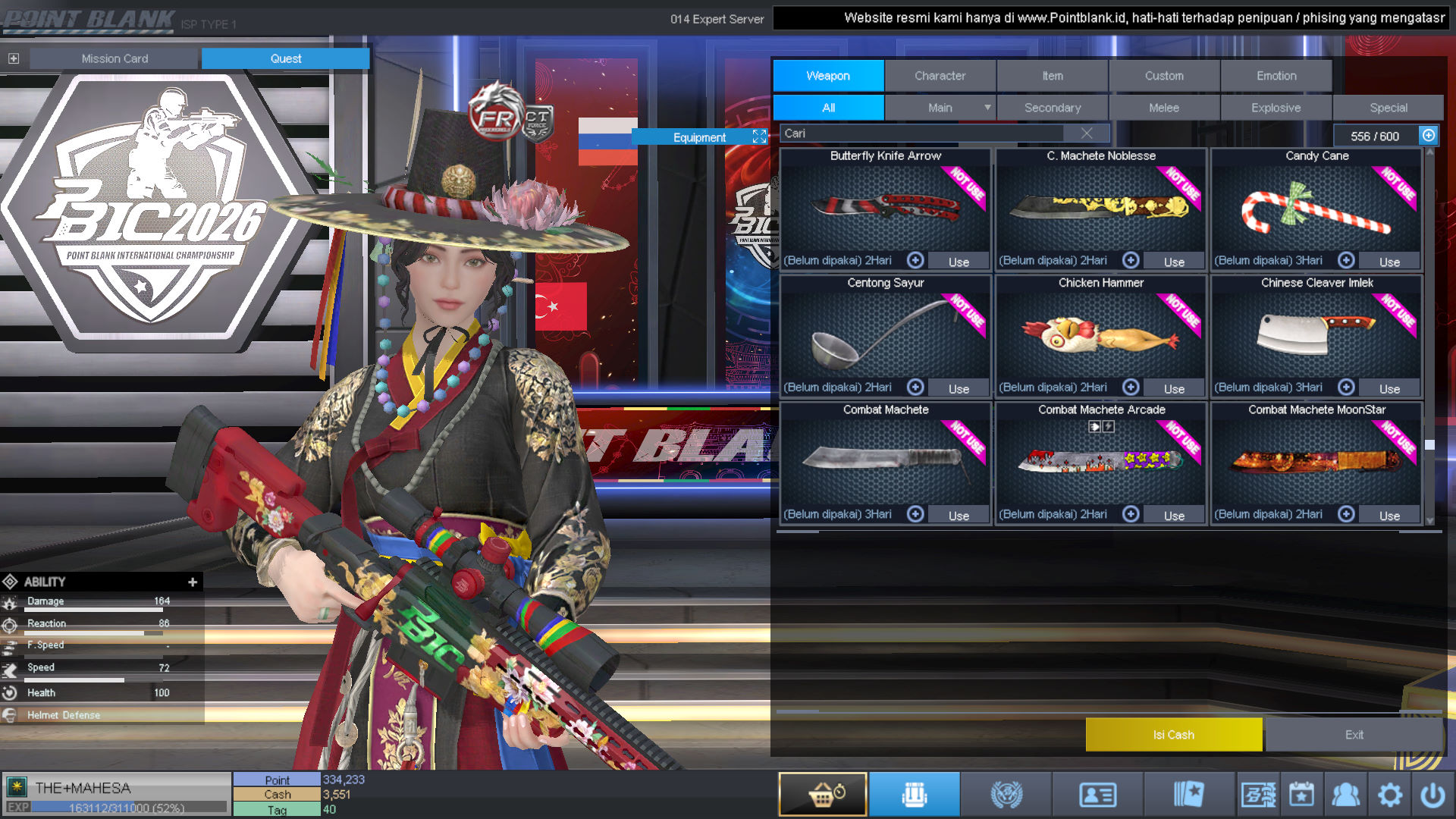This screenshot has width=1456, height=819.
Task: Open the shop basket icon
Action: coord(823,794)
